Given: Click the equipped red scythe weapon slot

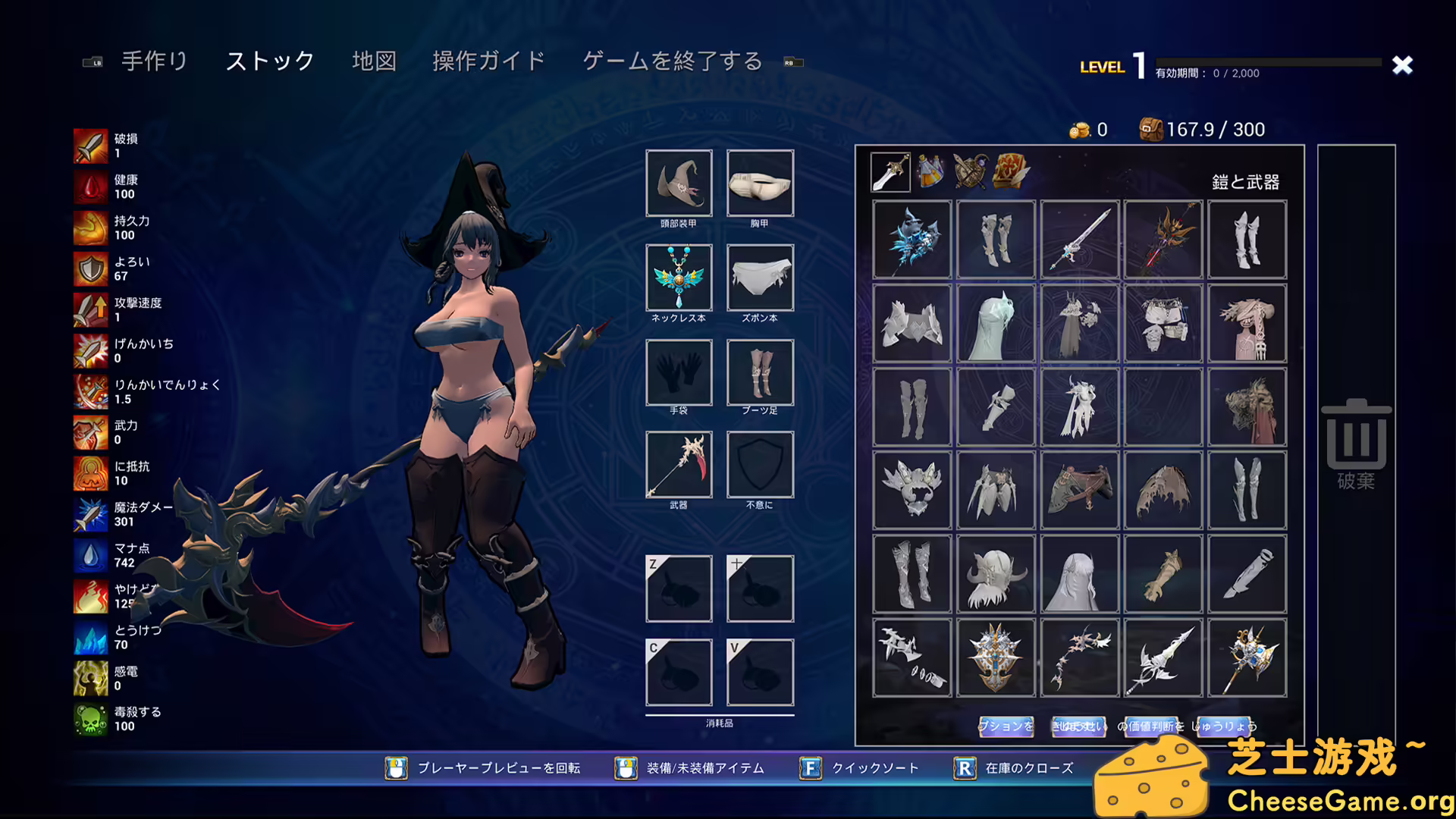Looking at the screenshot, I should tap(679, 464).
